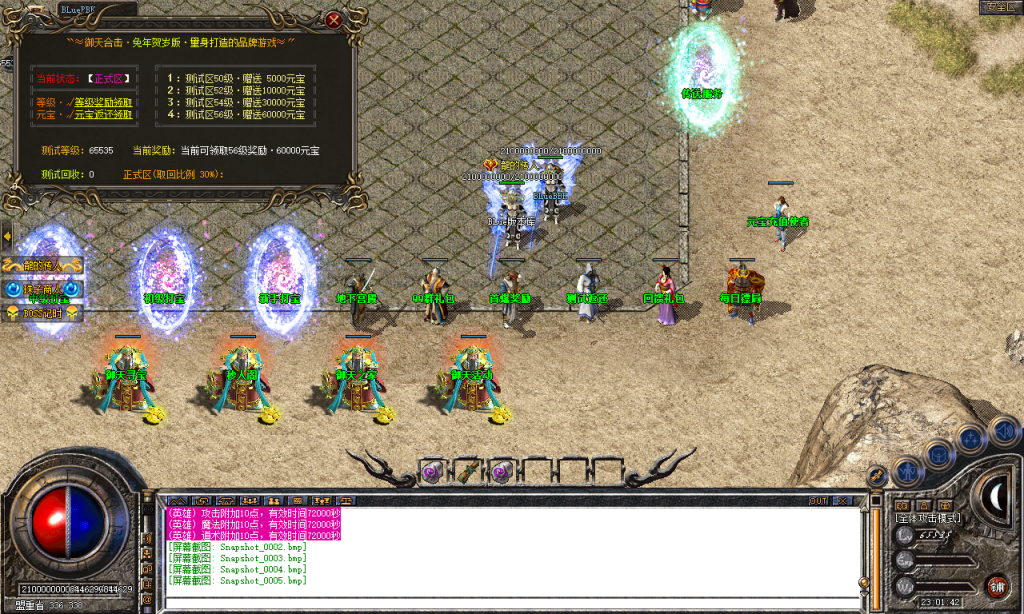Use the green scroll in the hotbar
Image resolution: width=1024 pixels, height=614 pixels.
coord(468,471)
